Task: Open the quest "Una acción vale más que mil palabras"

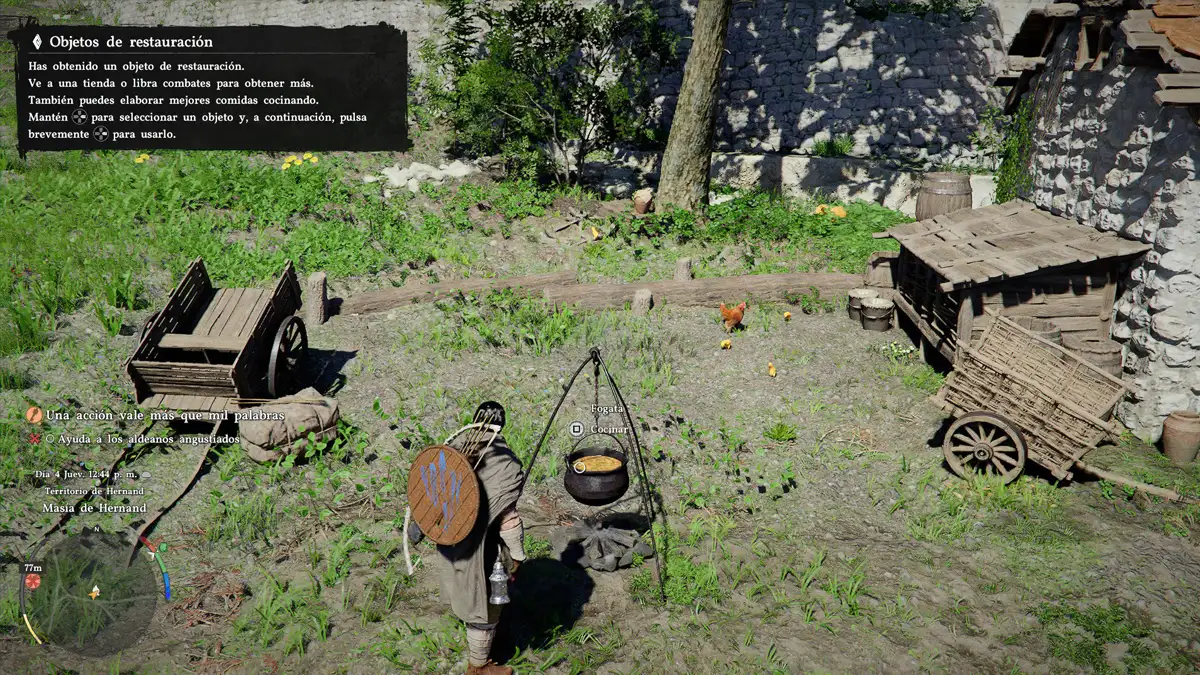Action: [x=165, y=415]
